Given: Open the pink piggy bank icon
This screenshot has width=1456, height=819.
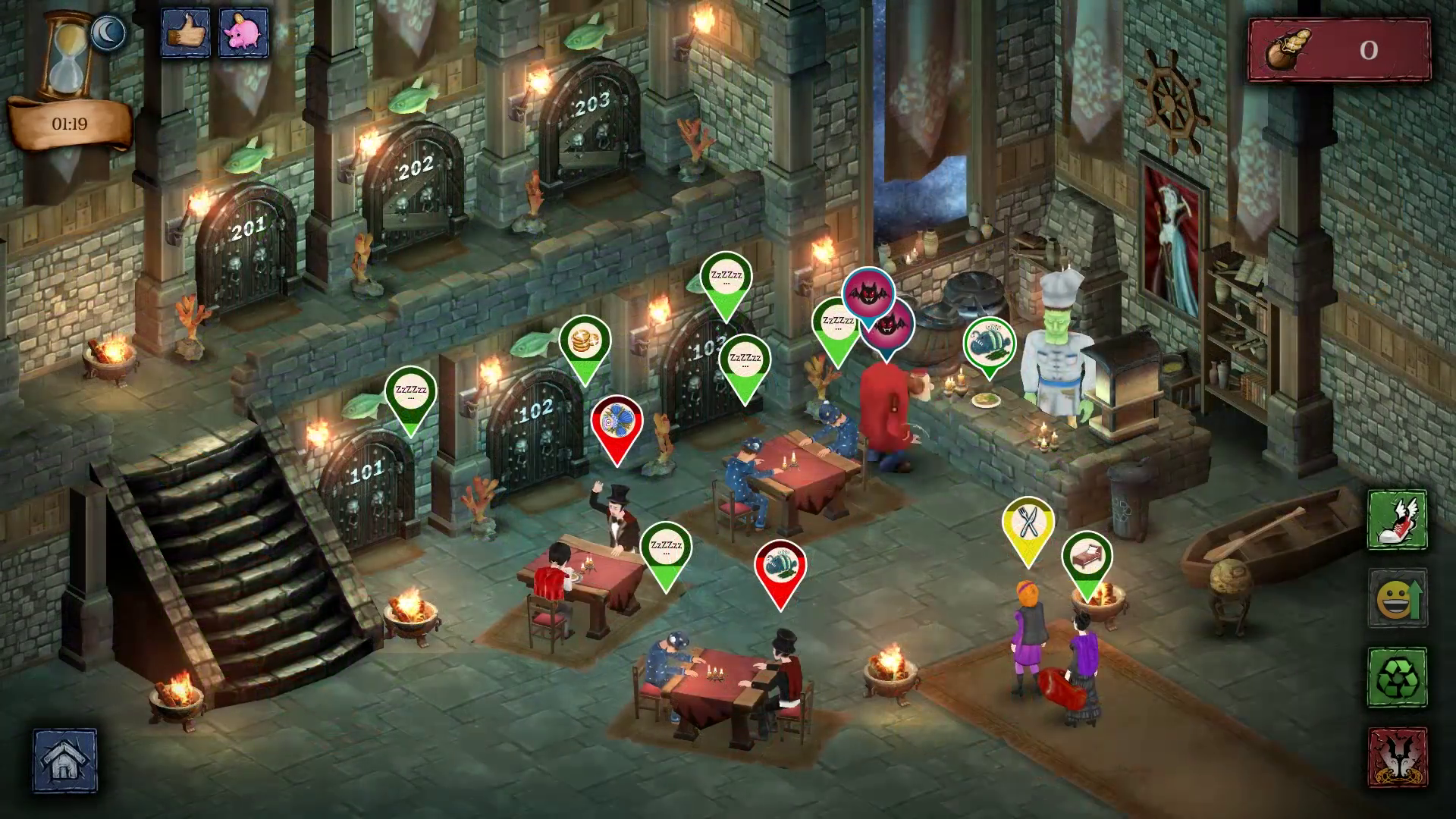Looking at the screenshot, I should coord(244,33).
